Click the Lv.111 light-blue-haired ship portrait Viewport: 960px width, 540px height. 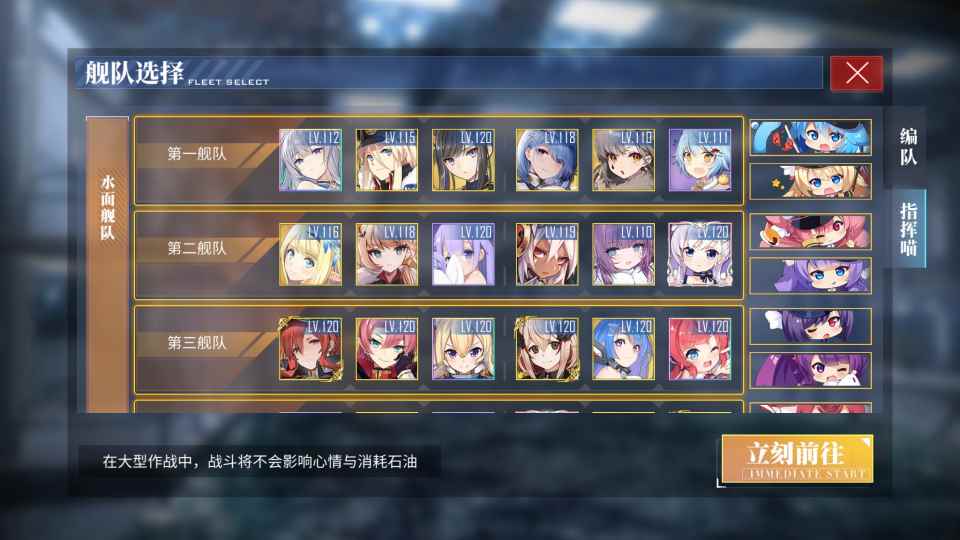pyautogui.click(x=699, y=160)
